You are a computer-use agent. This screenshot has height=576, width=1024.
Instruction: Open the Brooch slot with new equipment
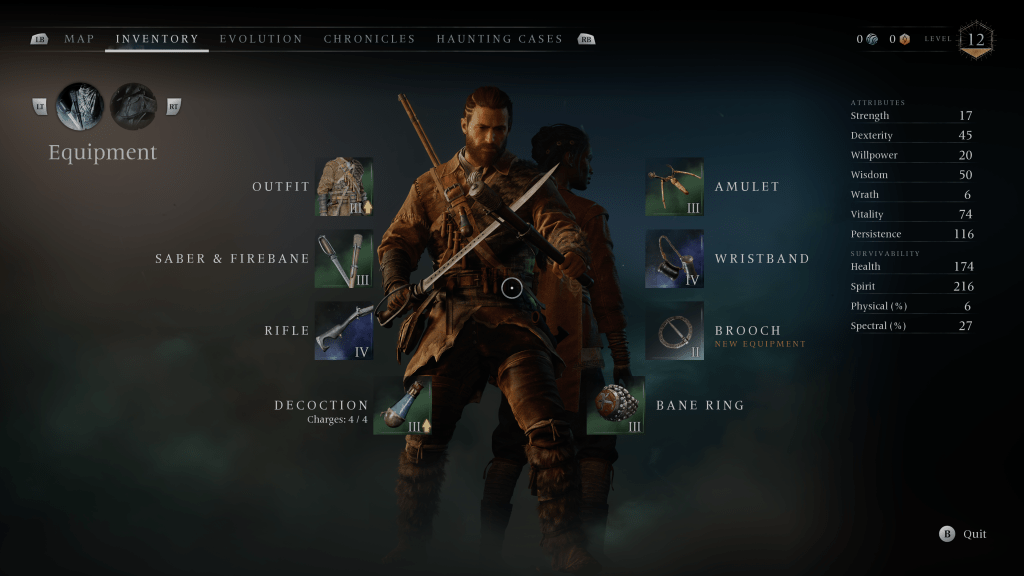click(674, 331)
